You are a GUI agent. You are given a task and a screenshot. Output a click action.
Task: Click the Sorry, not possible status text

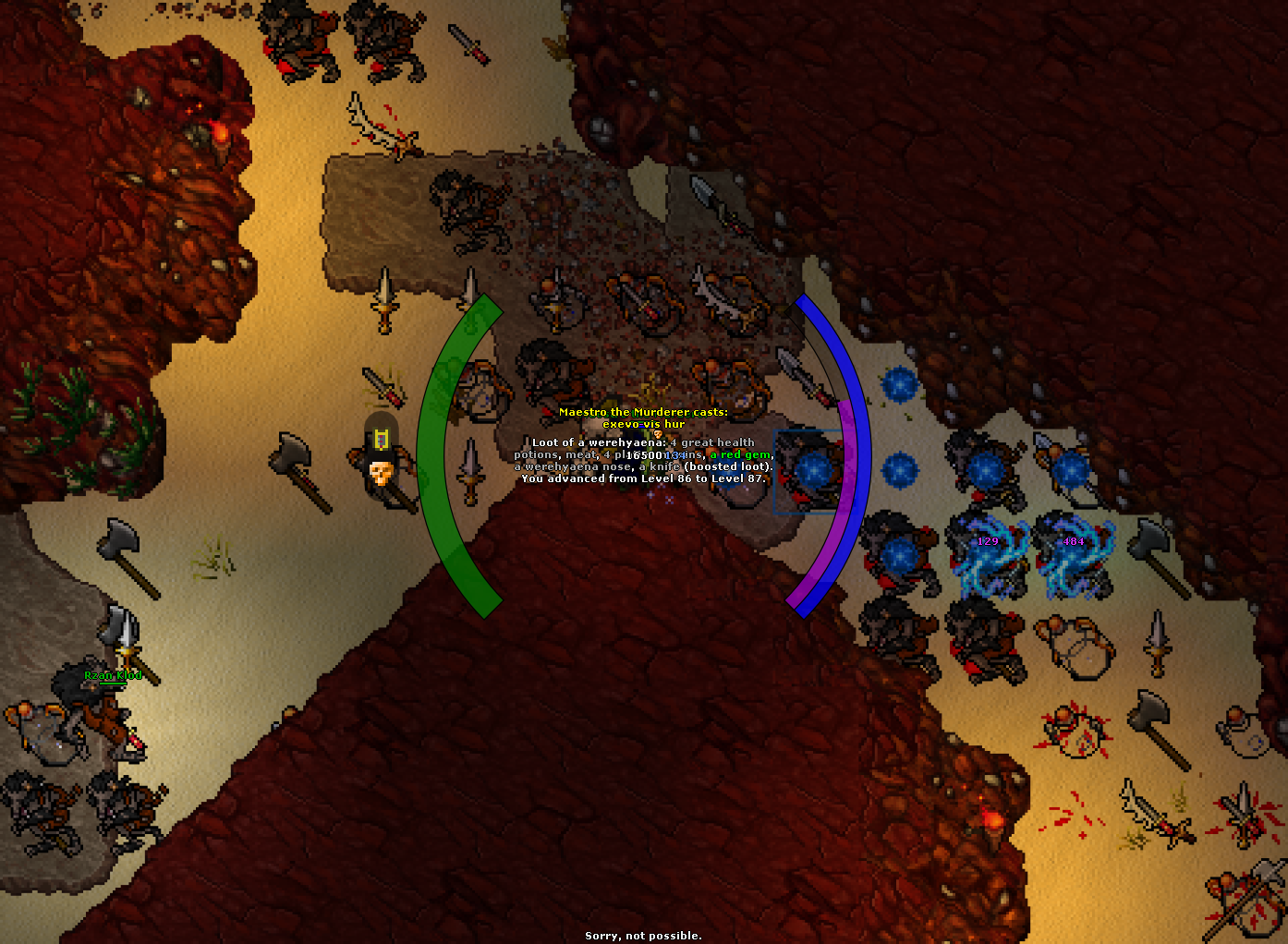pos(643,935)
